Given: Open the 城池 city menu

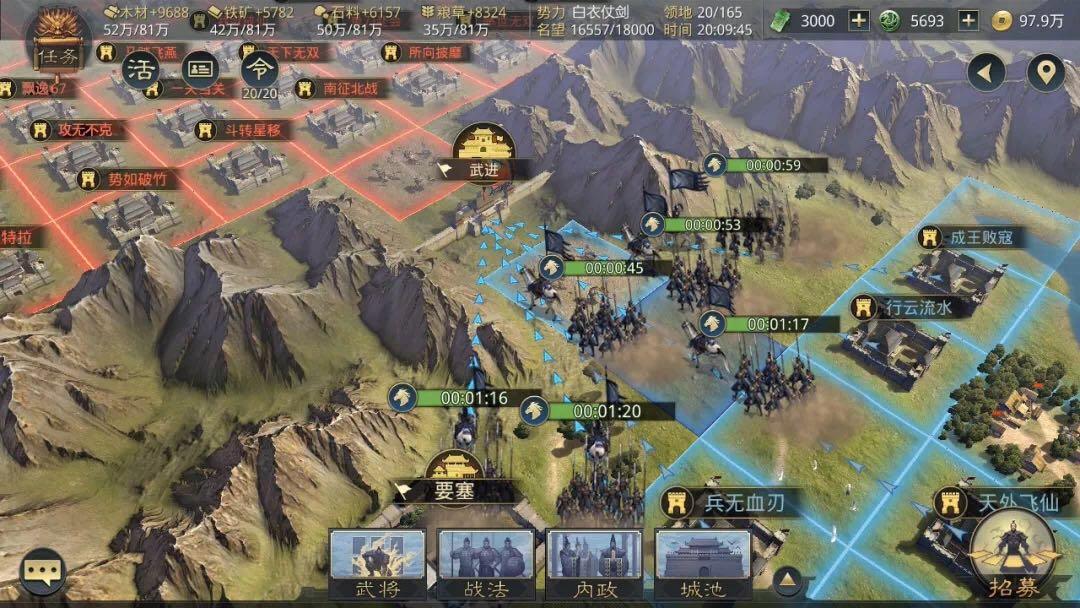Looking at the screenshot, I should click(x=702, y=564).
